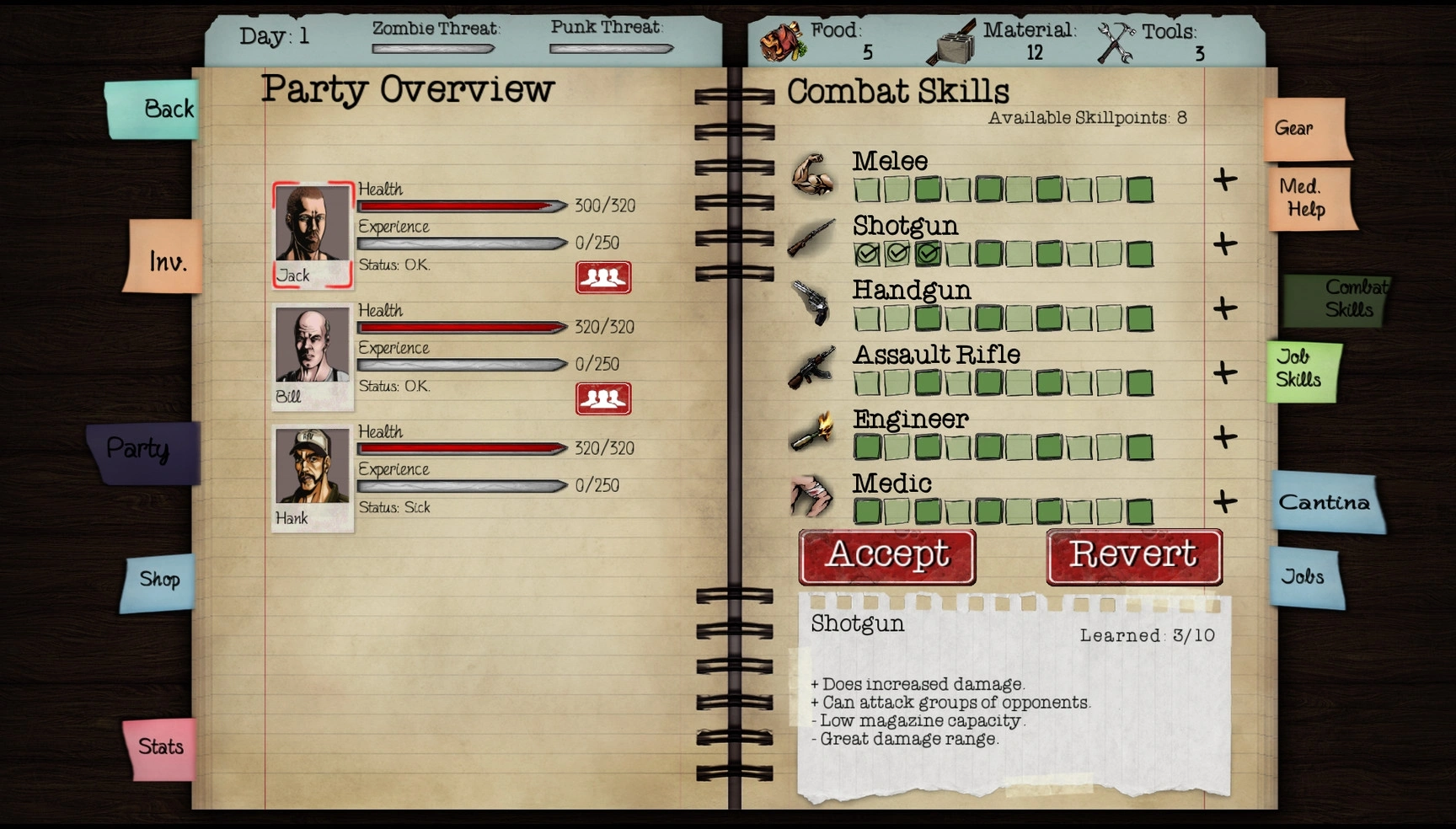The width and height of the screenshot is (1456, 829).
Task: Add a point to Melee skill
Action: tap(1224, 179)
